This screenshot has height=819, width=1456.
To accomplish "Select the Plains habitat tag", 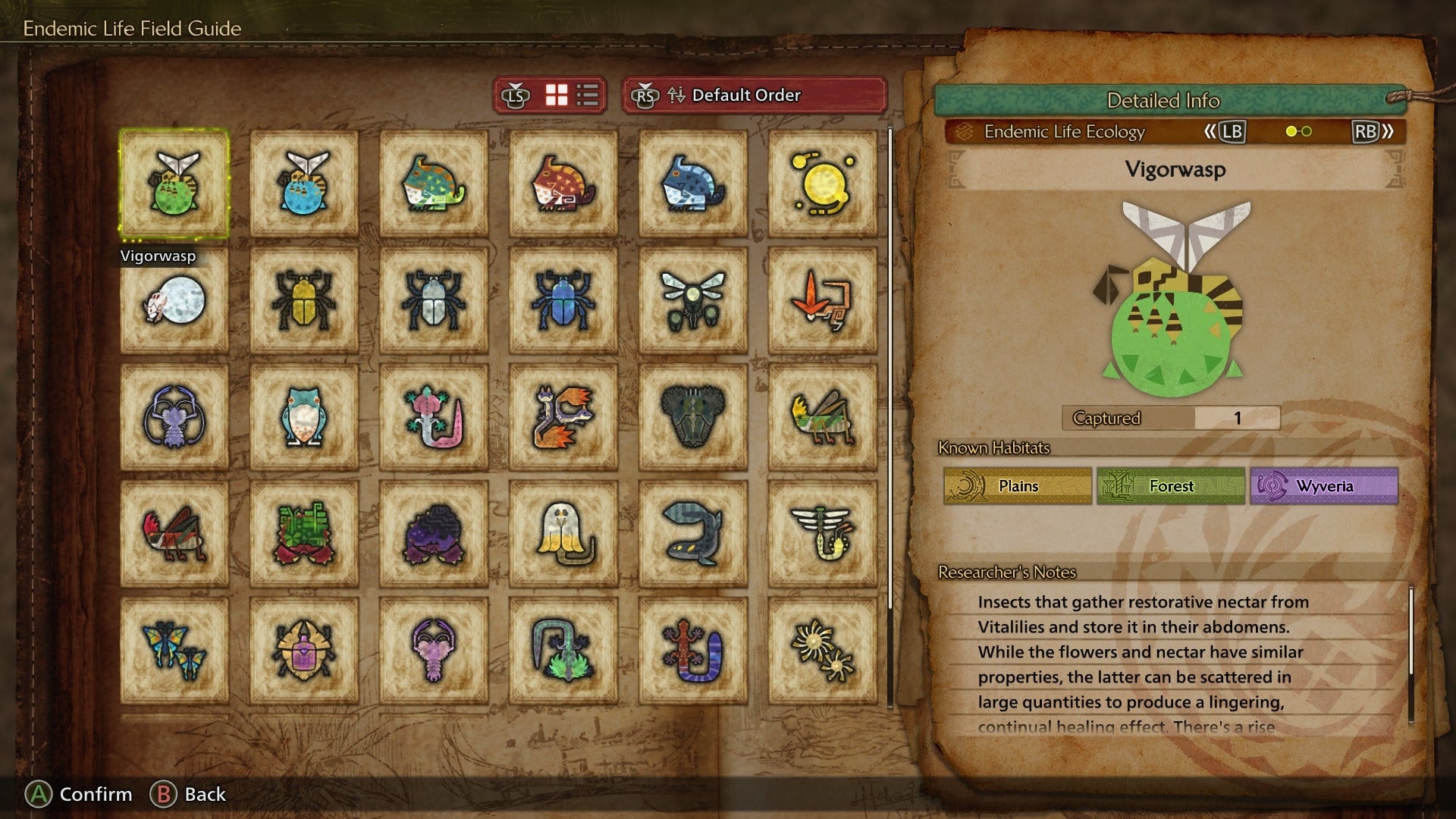I will 1018,486.
